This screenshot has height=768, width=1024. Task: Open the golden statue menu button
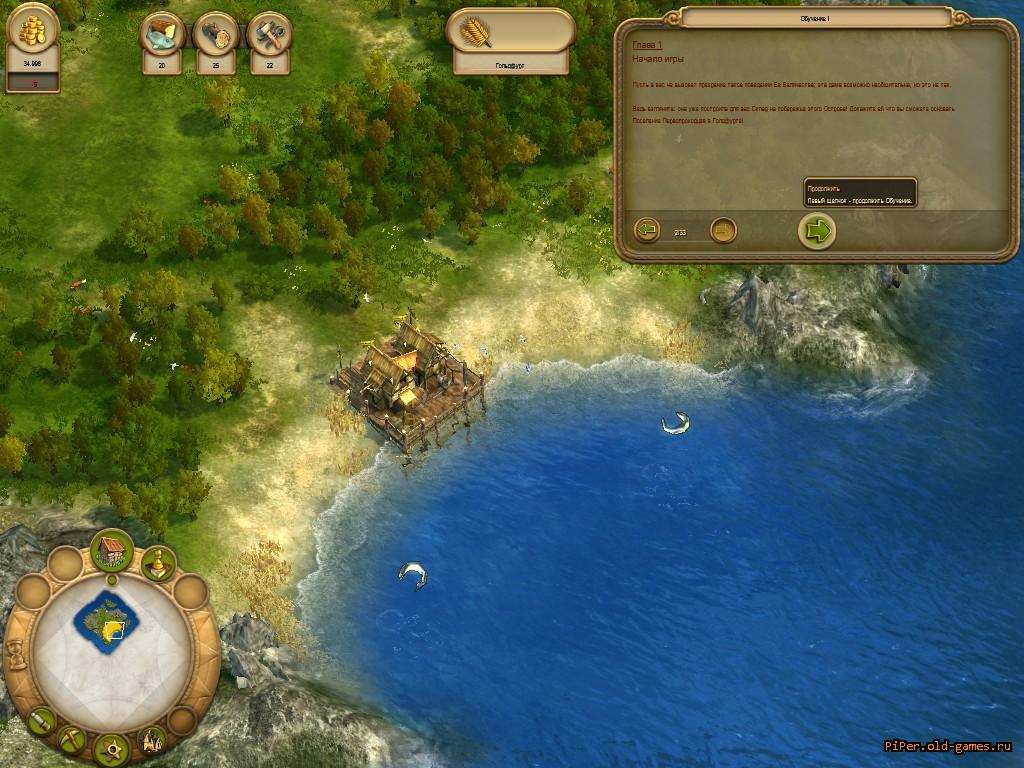tap(158, 564)
